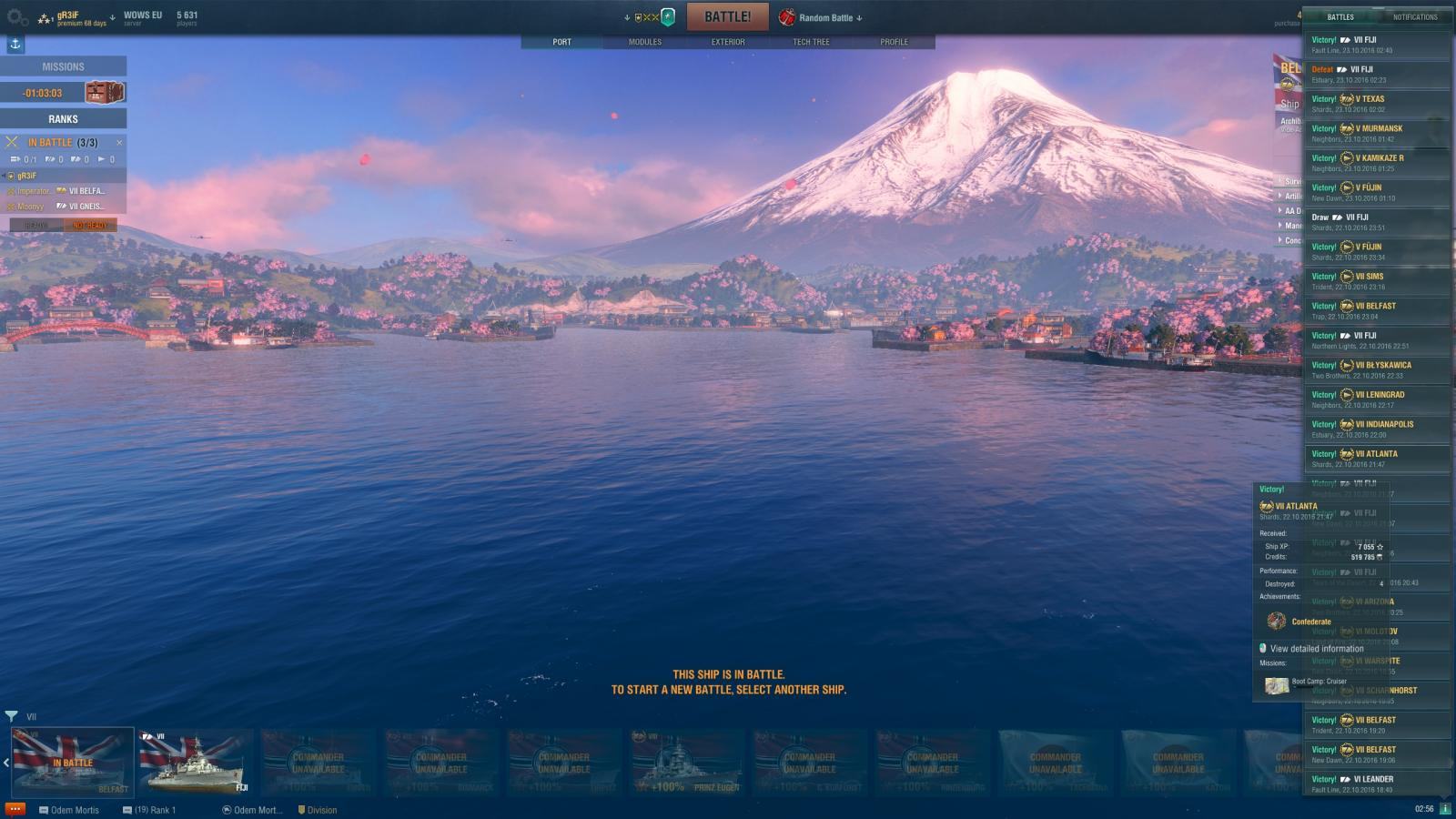Viewport: 1456px width, 819px height.
Task: Open the Victory V Murmansk battle result
Action: tap(1376, 133)
